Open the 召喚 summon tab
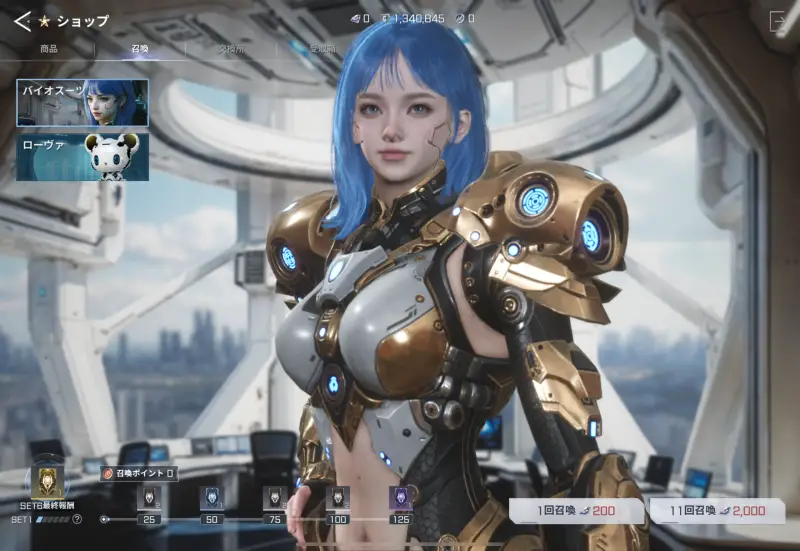800x551 pixels. pos(139,48)
